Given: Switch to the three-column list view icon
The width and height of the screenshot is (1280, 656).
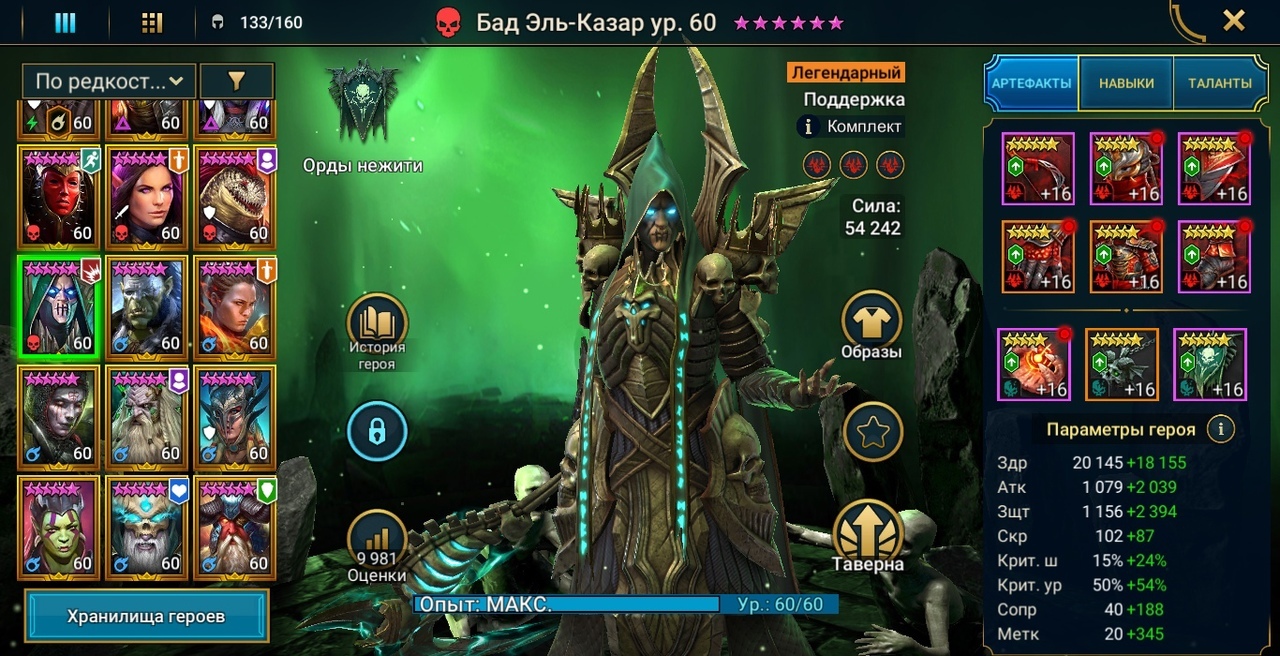Looking at the screenshot, I should (x=65, y=22).
